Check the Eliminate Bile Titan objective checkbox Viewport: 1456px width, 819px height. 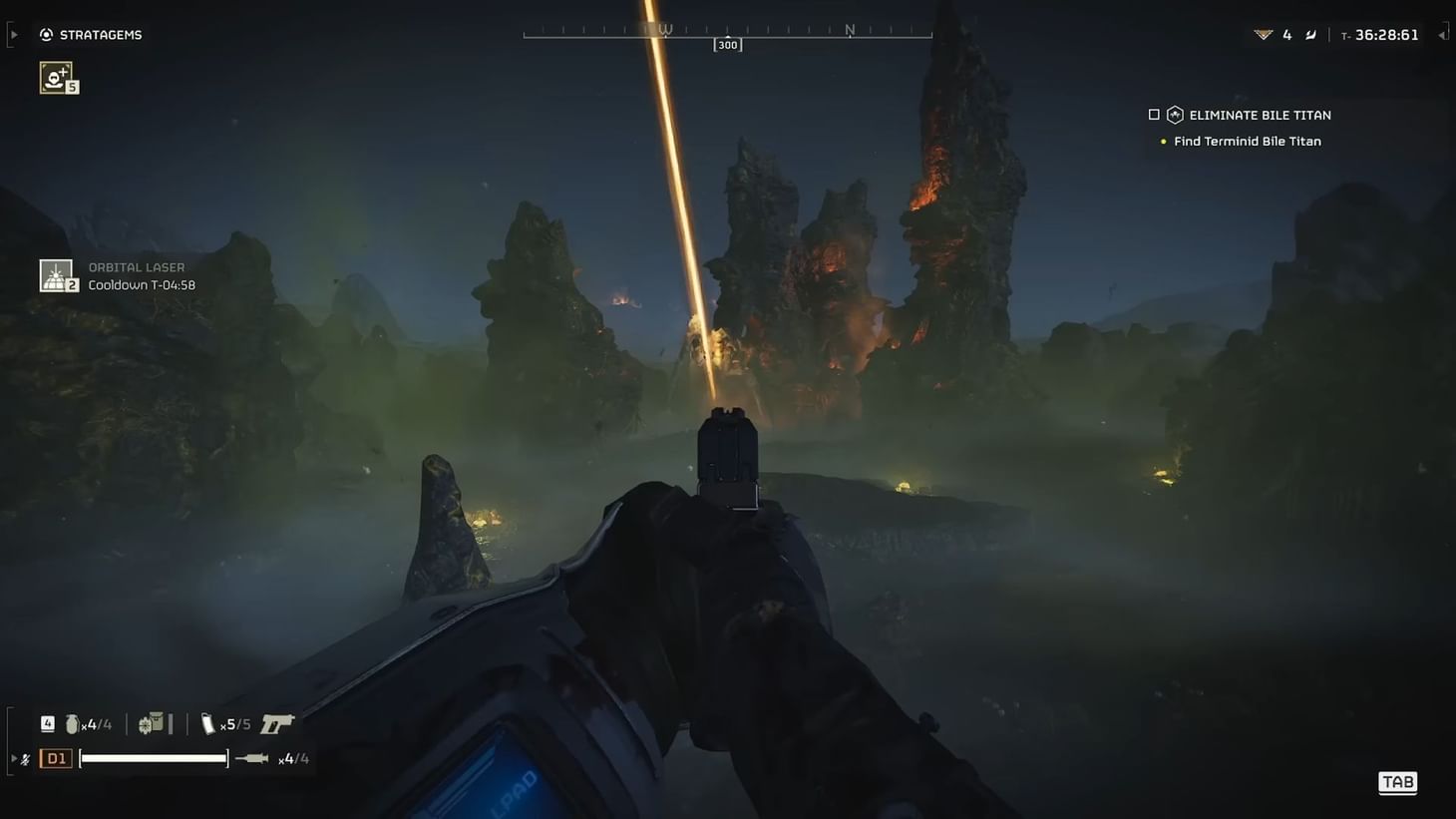tap(1153, 114)
